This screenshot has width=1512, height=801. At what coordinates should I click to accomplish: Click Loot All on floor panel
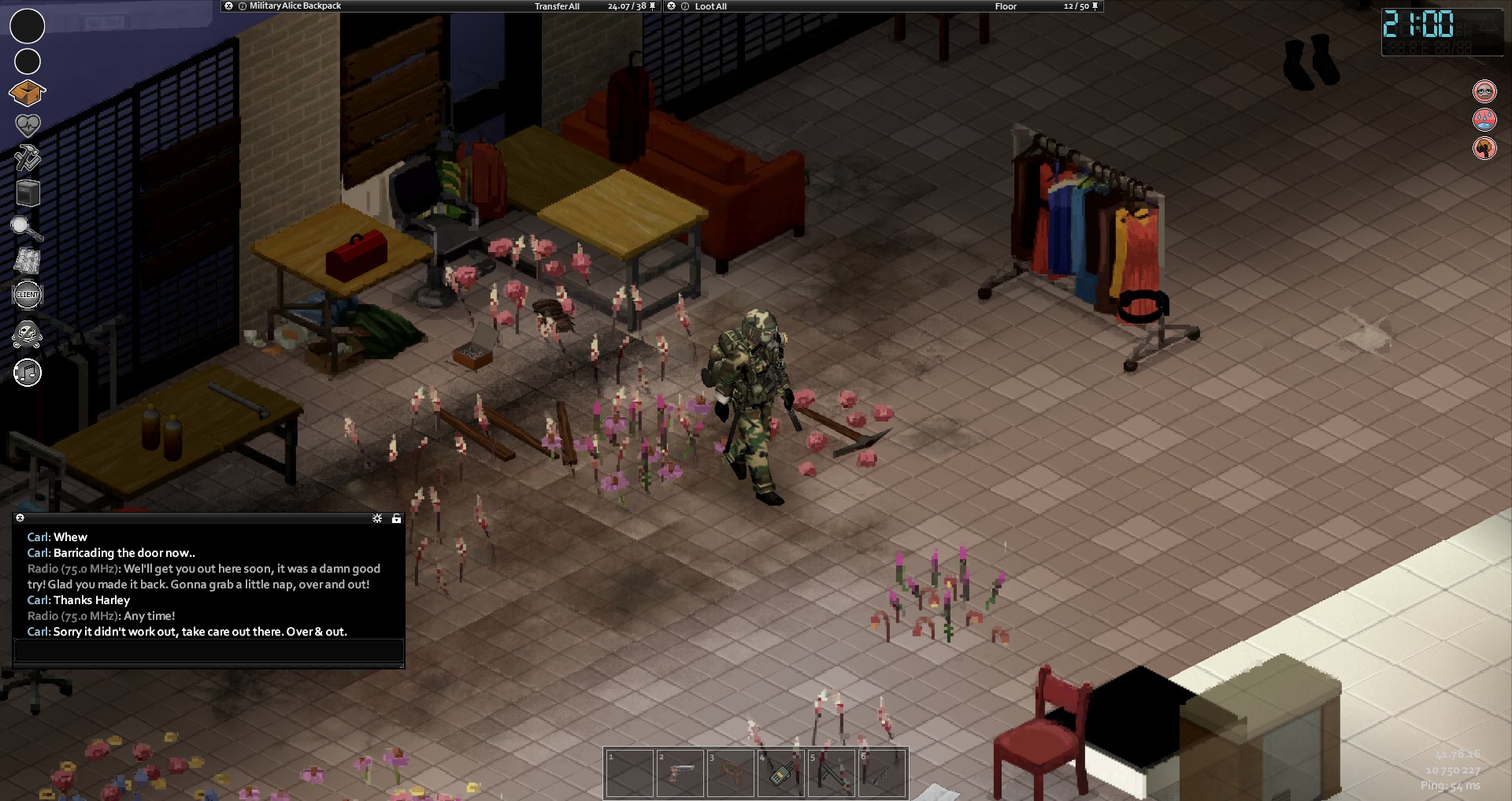coord(710,6)
